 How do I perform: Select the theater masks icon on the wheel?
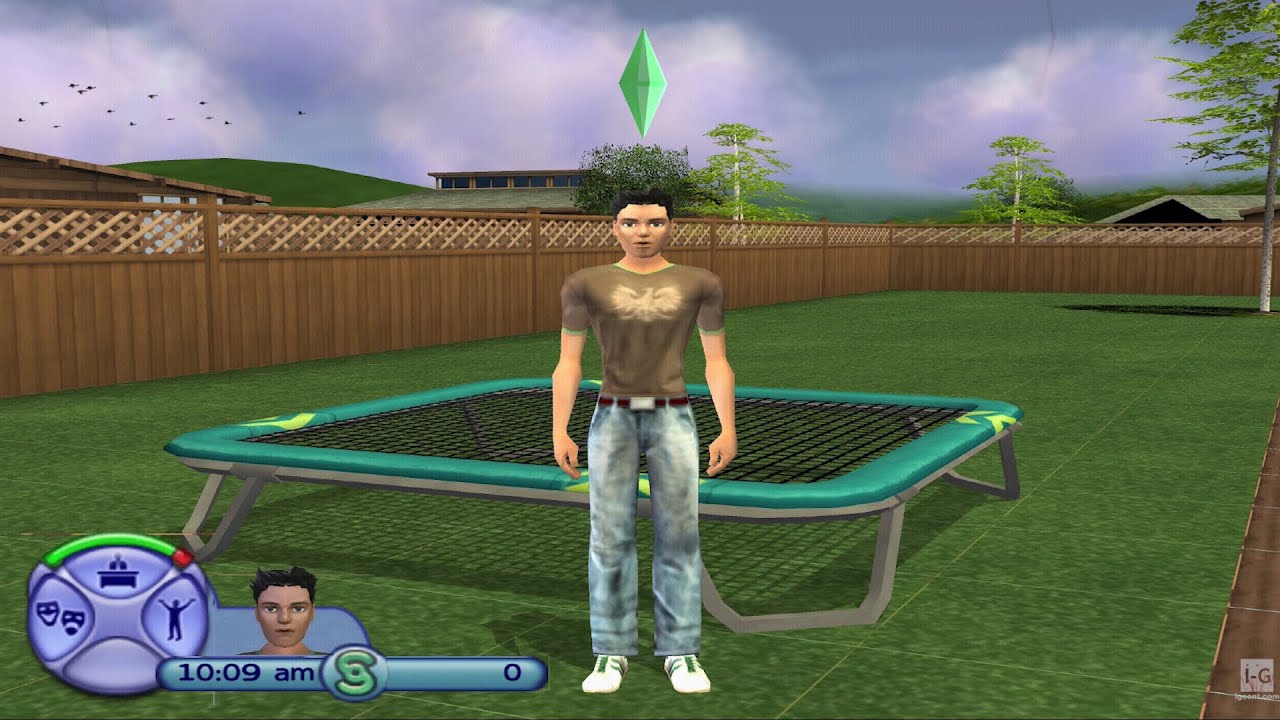click(x=61, y=617)
